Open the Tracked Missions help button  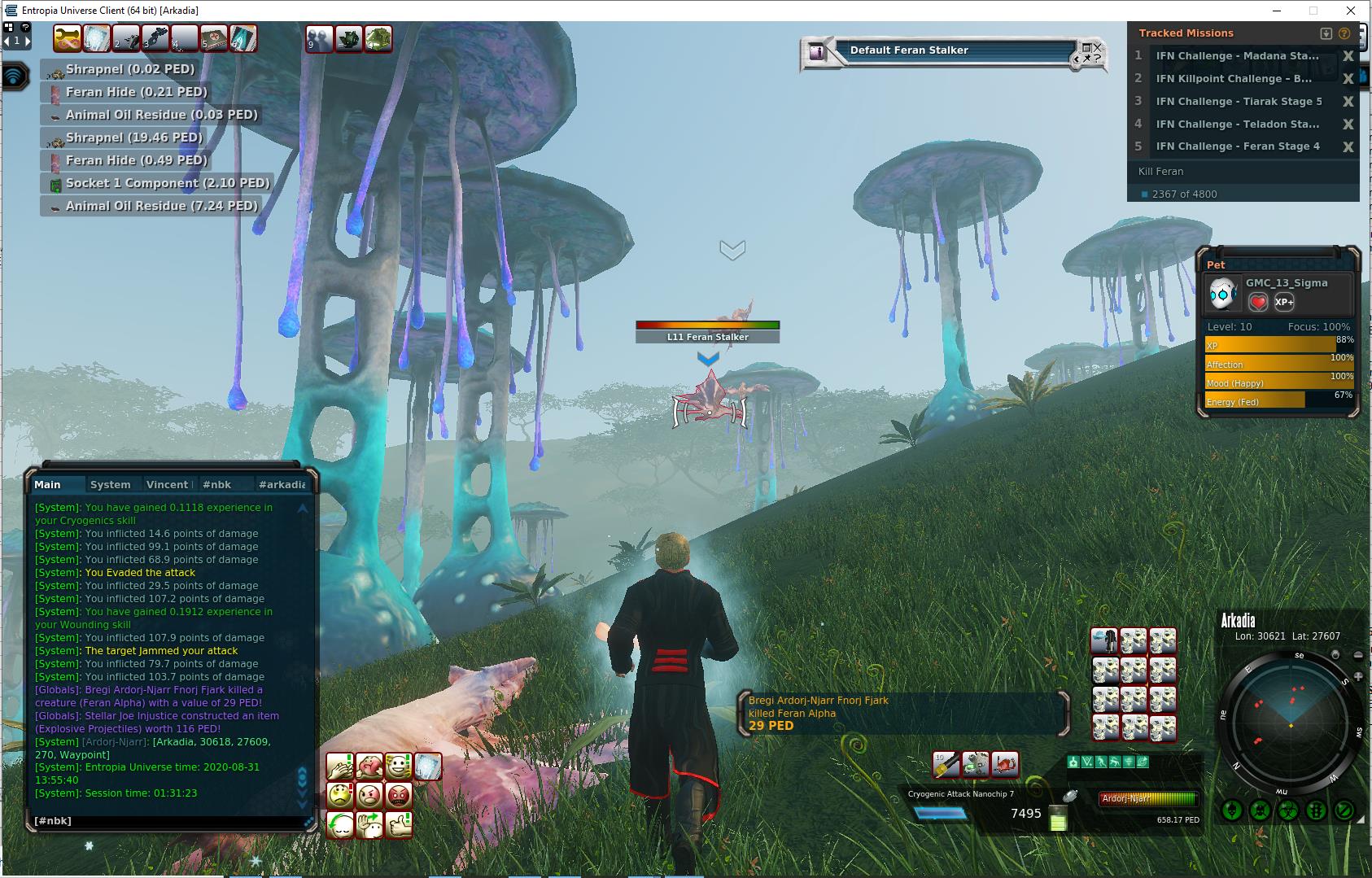(x=1344, y=33)
